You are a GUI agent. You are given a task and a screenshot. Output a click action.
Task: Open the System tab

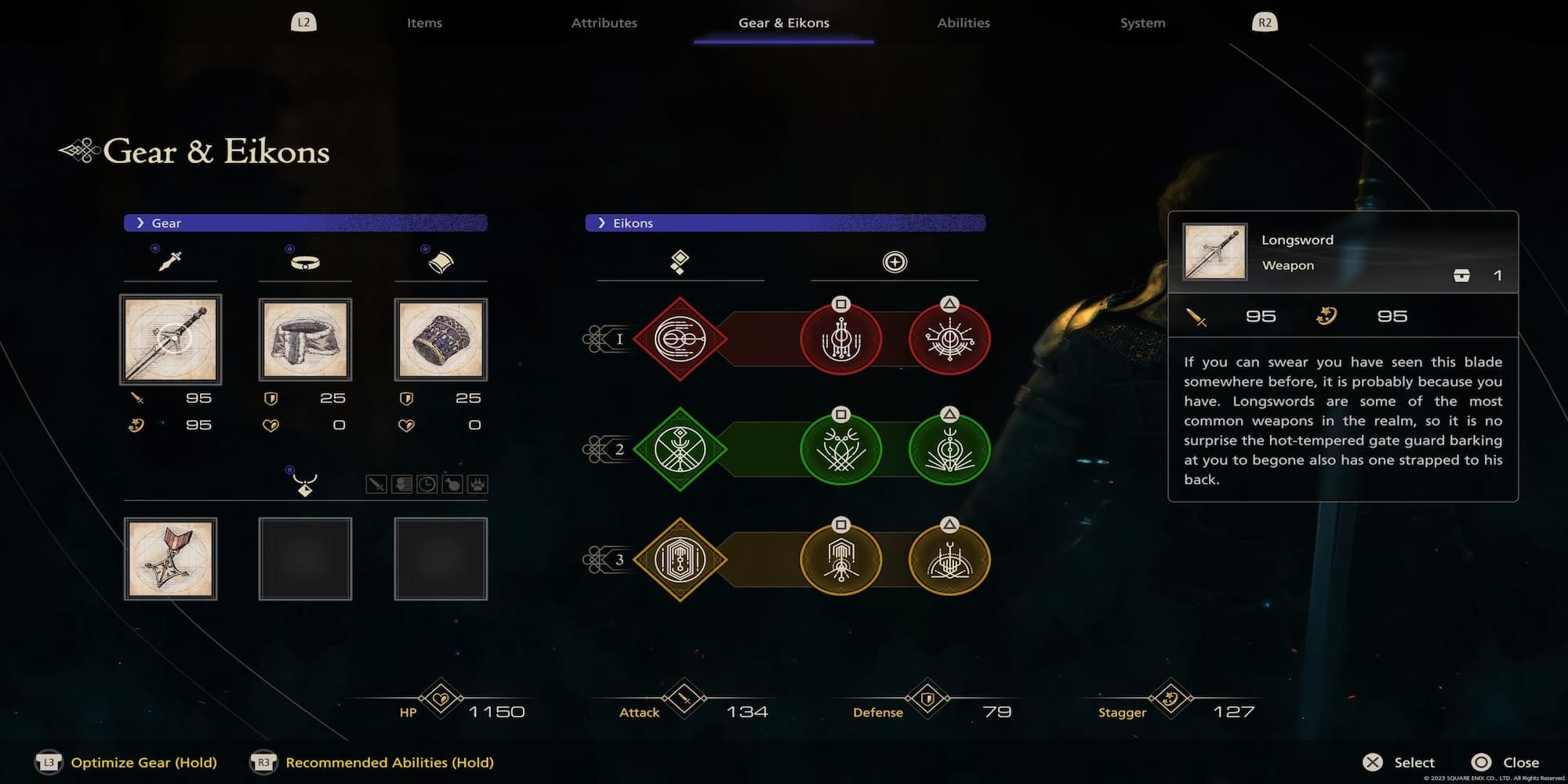pyautogui.click(x=1142, y=23)
